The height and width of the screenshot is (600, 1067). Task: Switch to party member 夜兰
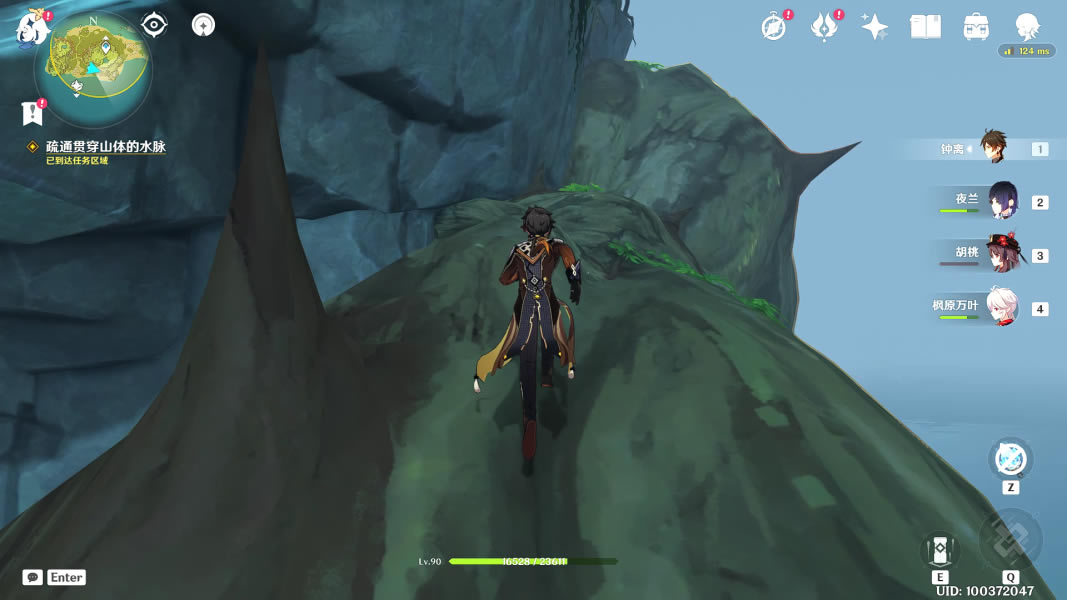point(1001,201)
